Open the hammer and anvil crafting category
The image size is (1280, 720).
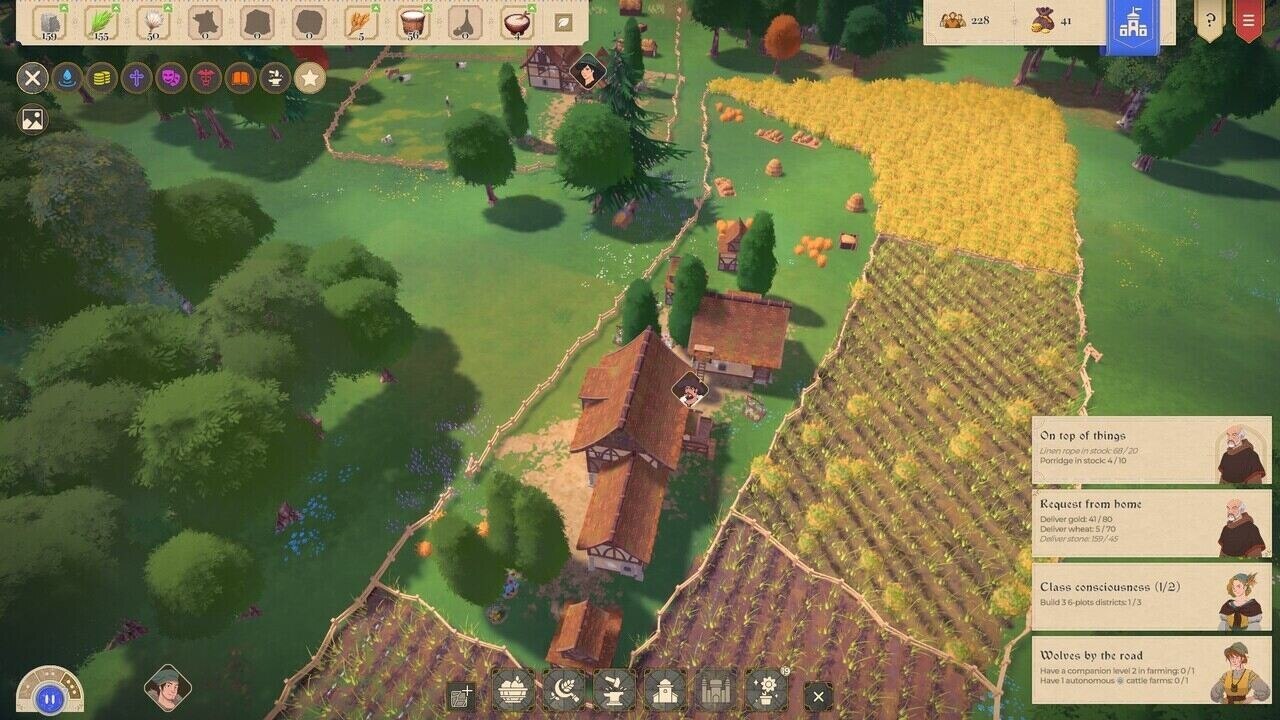click(x=614, y=690)
